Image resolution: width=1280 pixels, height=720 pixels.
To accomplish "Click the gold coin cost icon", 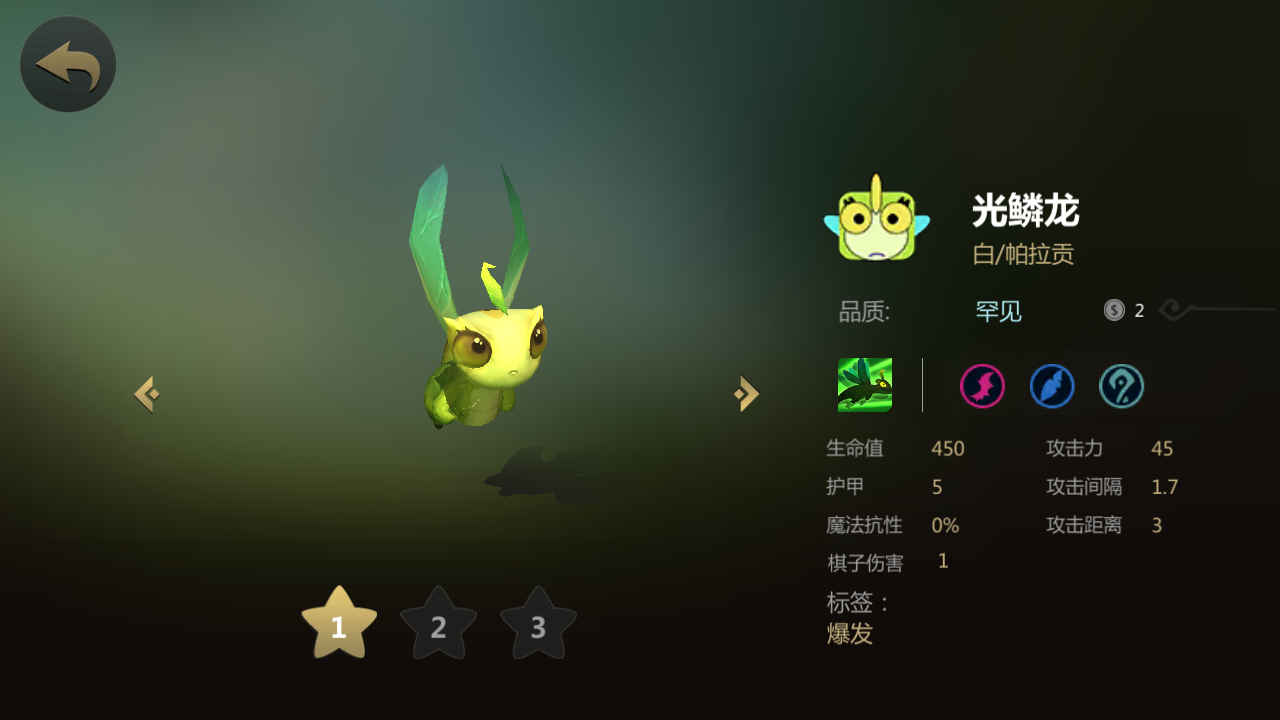I will pyautogui.click(x=1112, y=310).
